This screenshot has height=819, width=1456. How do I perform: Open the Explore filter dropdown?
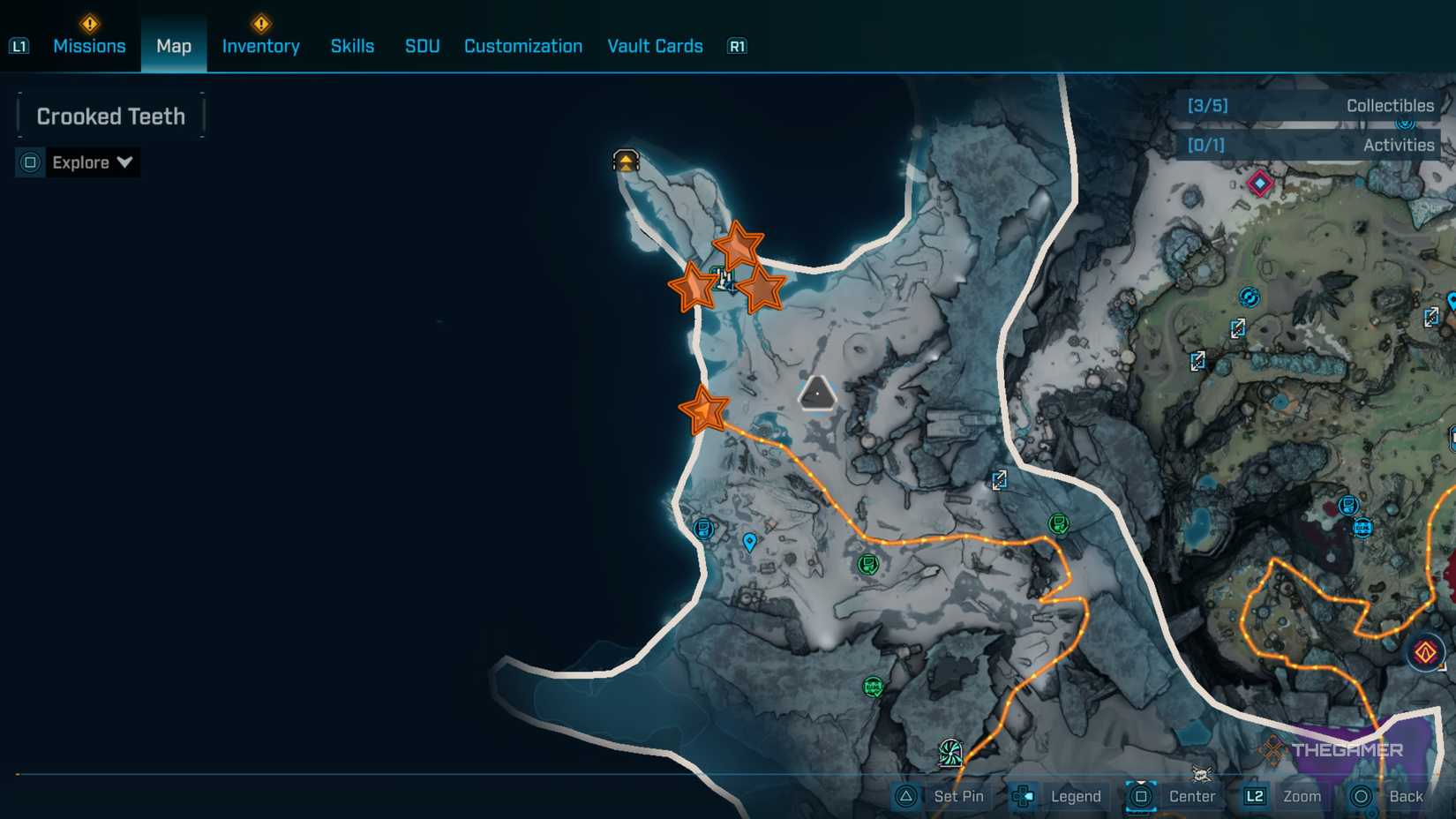91,162
